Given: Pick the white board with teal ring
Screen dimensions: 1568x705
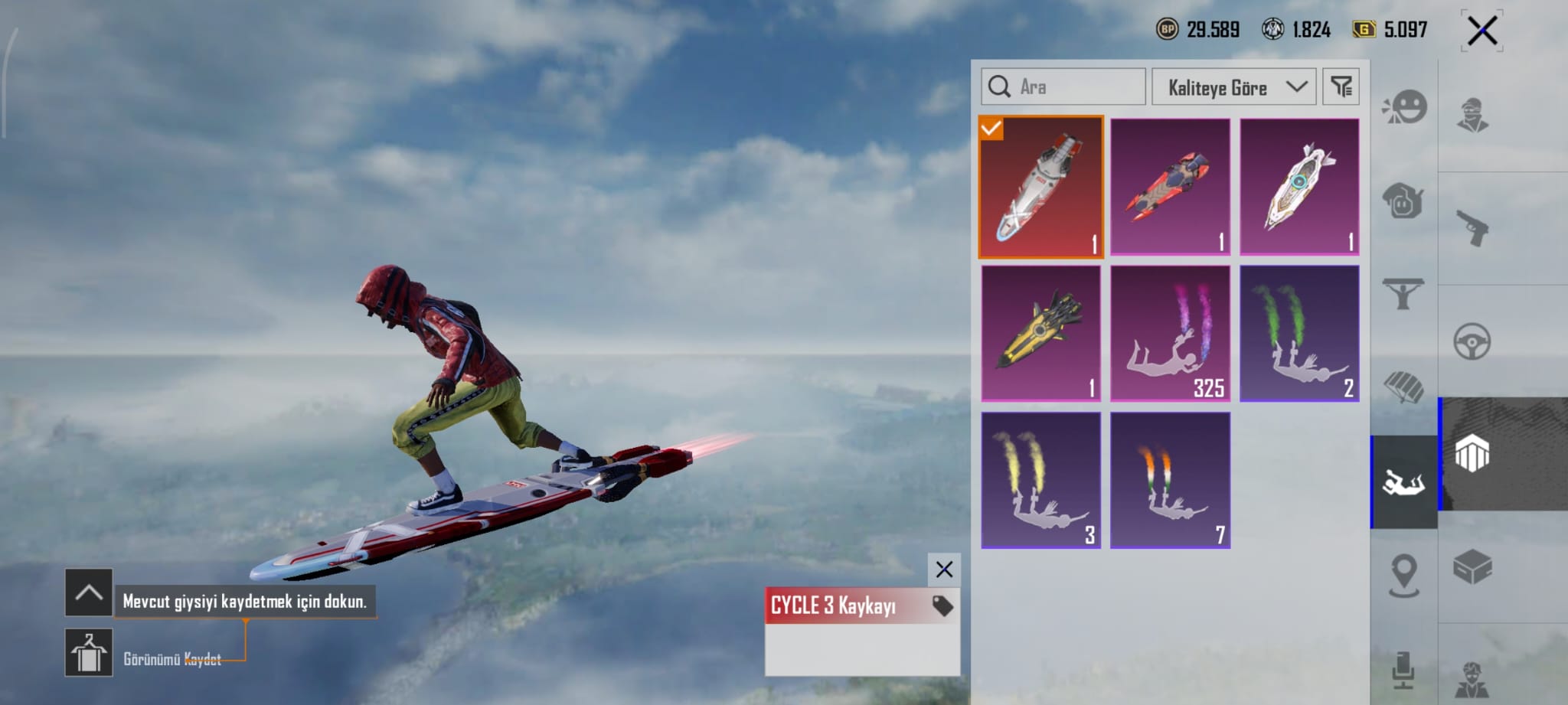Looking at the screenshot, I should (1299, 187).
